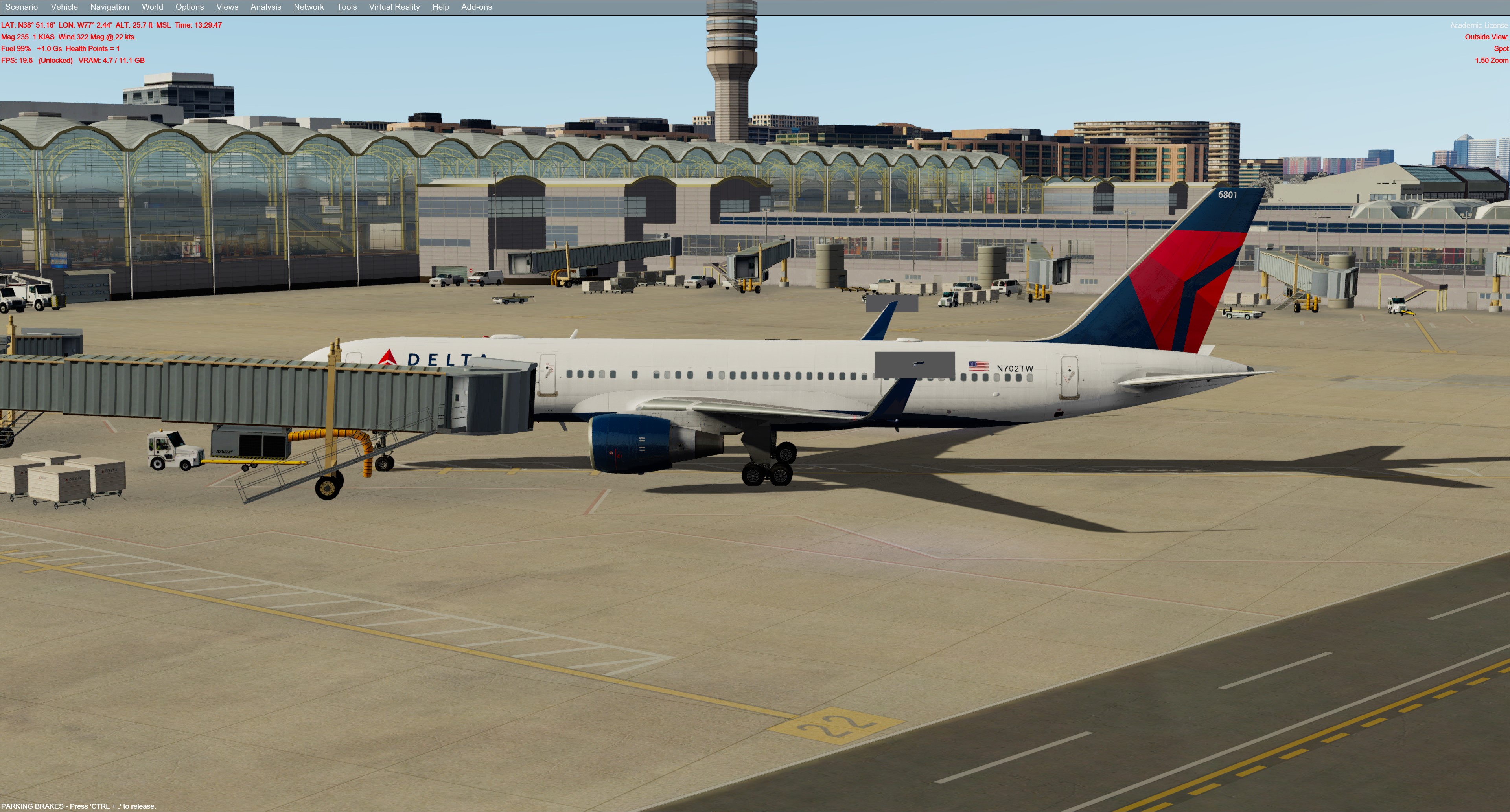Viewport: 1510px width, 812px height.
Task: Open the Navigation menu
Action: point(110,7)
